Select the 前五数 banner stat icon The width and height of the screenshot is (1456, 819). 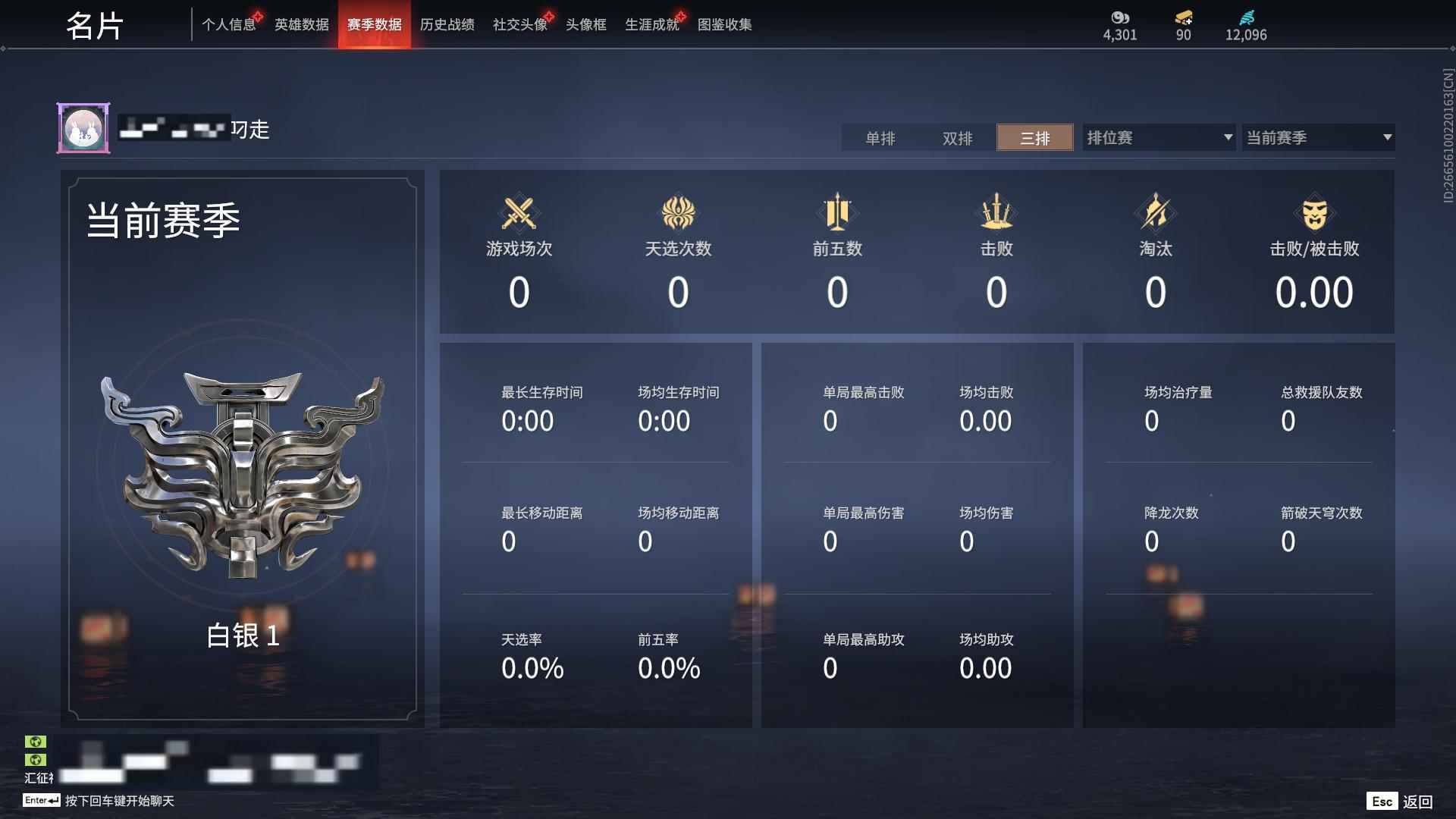837,213
